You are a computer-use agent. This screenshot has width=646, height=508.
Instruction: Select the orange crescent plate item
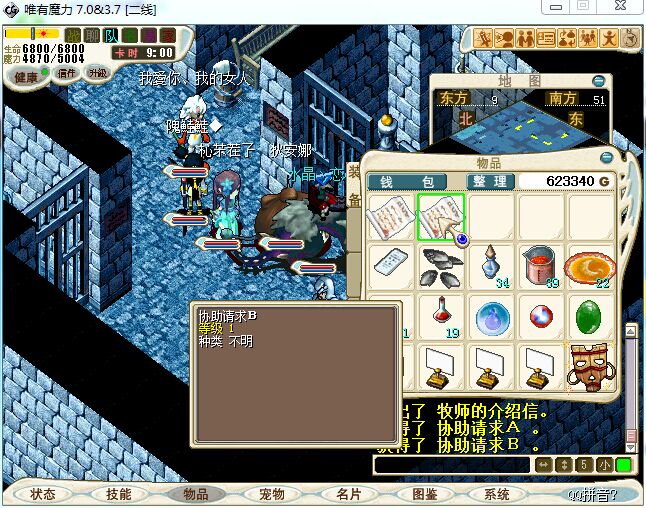pyautogui.click(x=589, y=266)
